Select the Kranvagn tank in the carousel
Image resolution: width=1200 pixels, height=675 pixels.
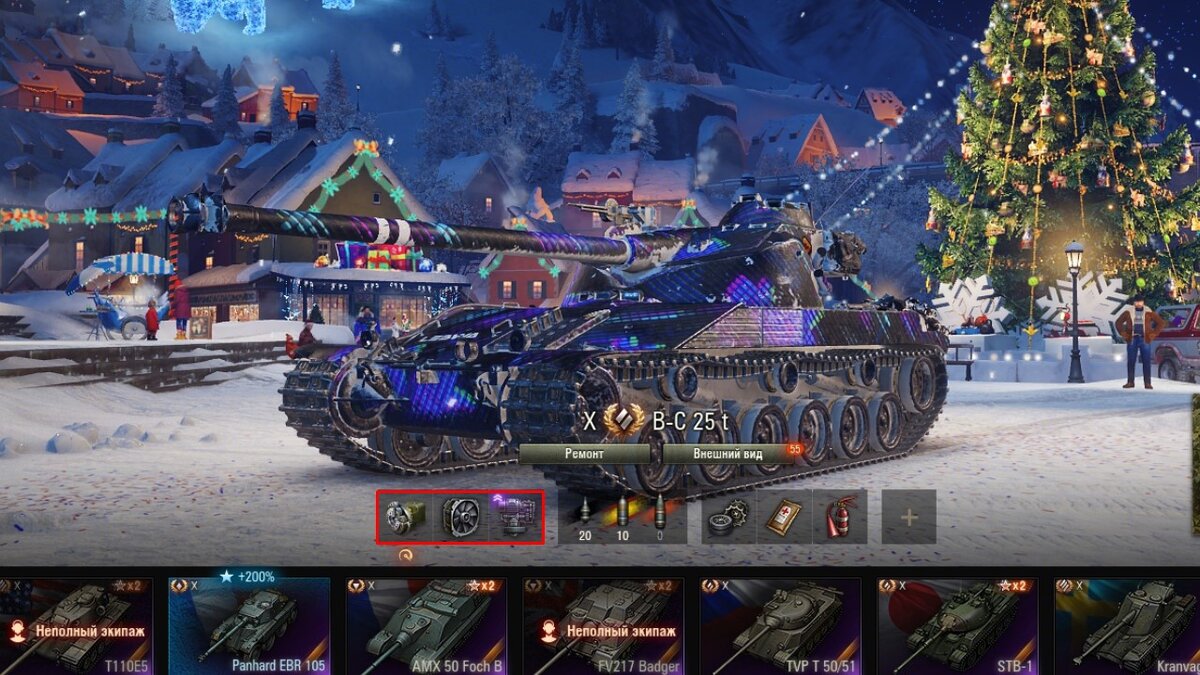tap(1128, 625)
